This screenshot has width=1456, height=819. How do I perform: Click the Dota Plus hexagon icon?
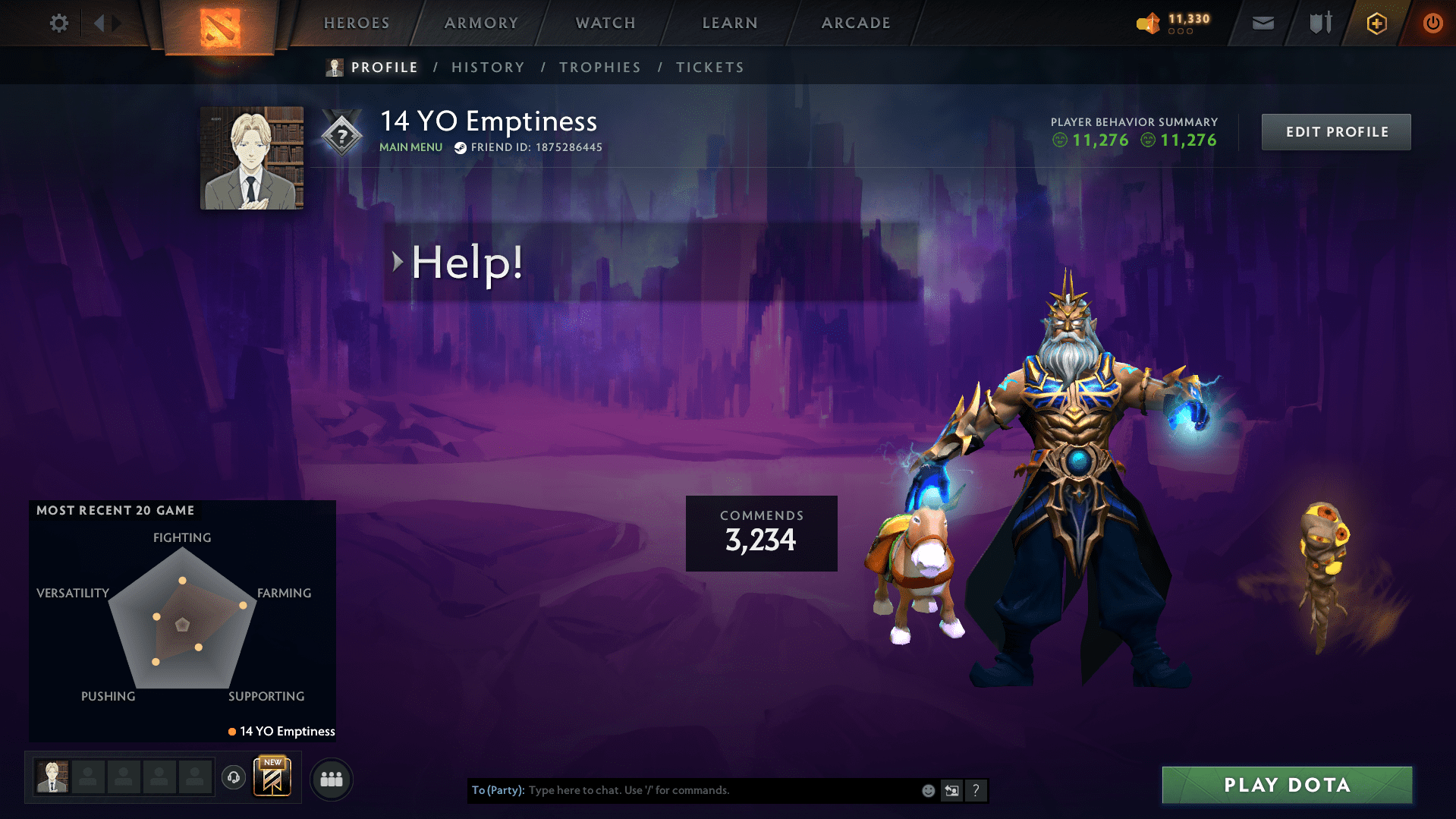pos(1376,23)
